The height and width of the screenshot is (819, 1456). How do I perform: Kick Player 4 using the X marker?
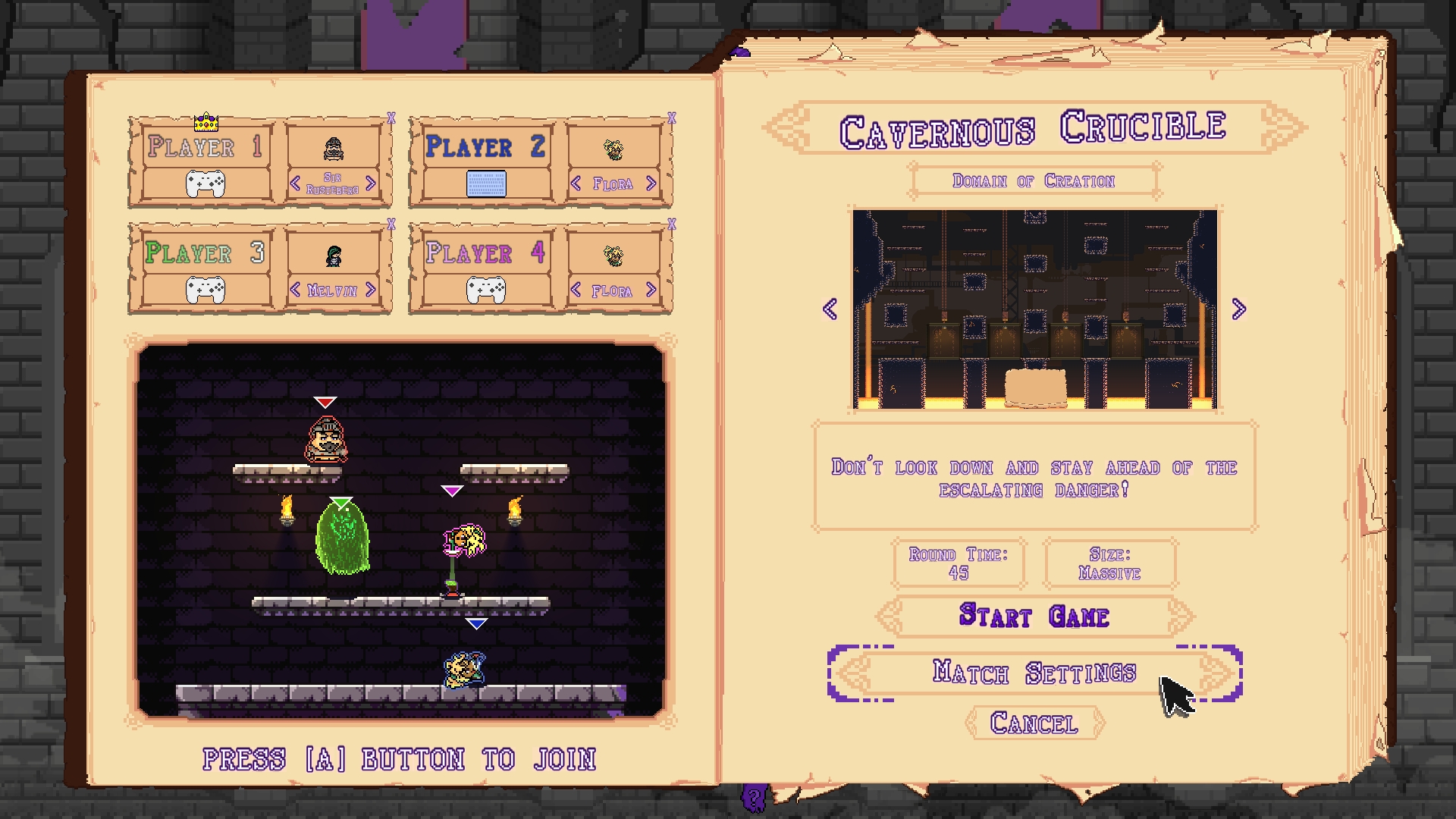point(670,225)
